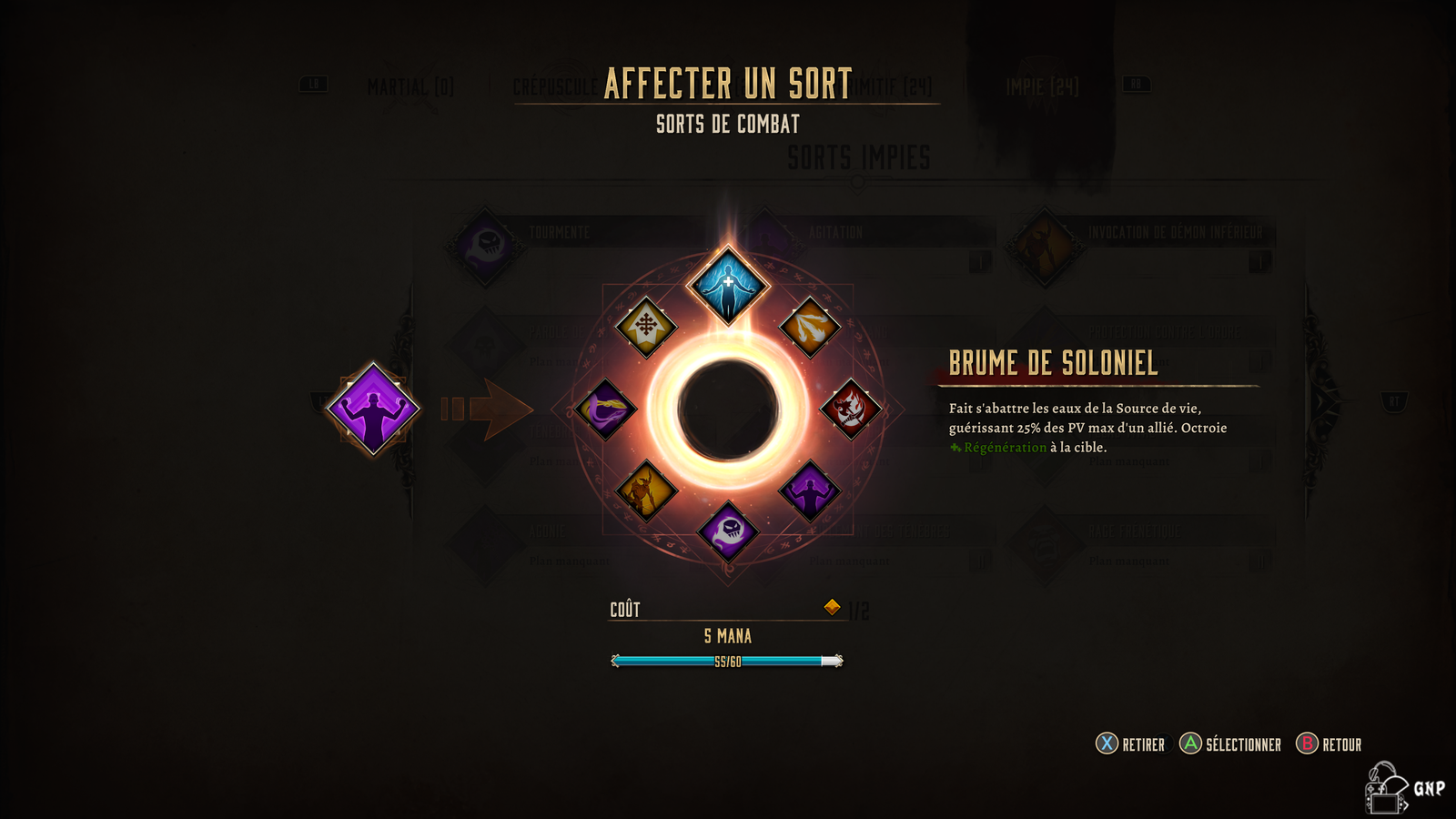Choose the orange claw spell slot
The width and height of the screenshot is (1456, 819).
coord(809,327)
